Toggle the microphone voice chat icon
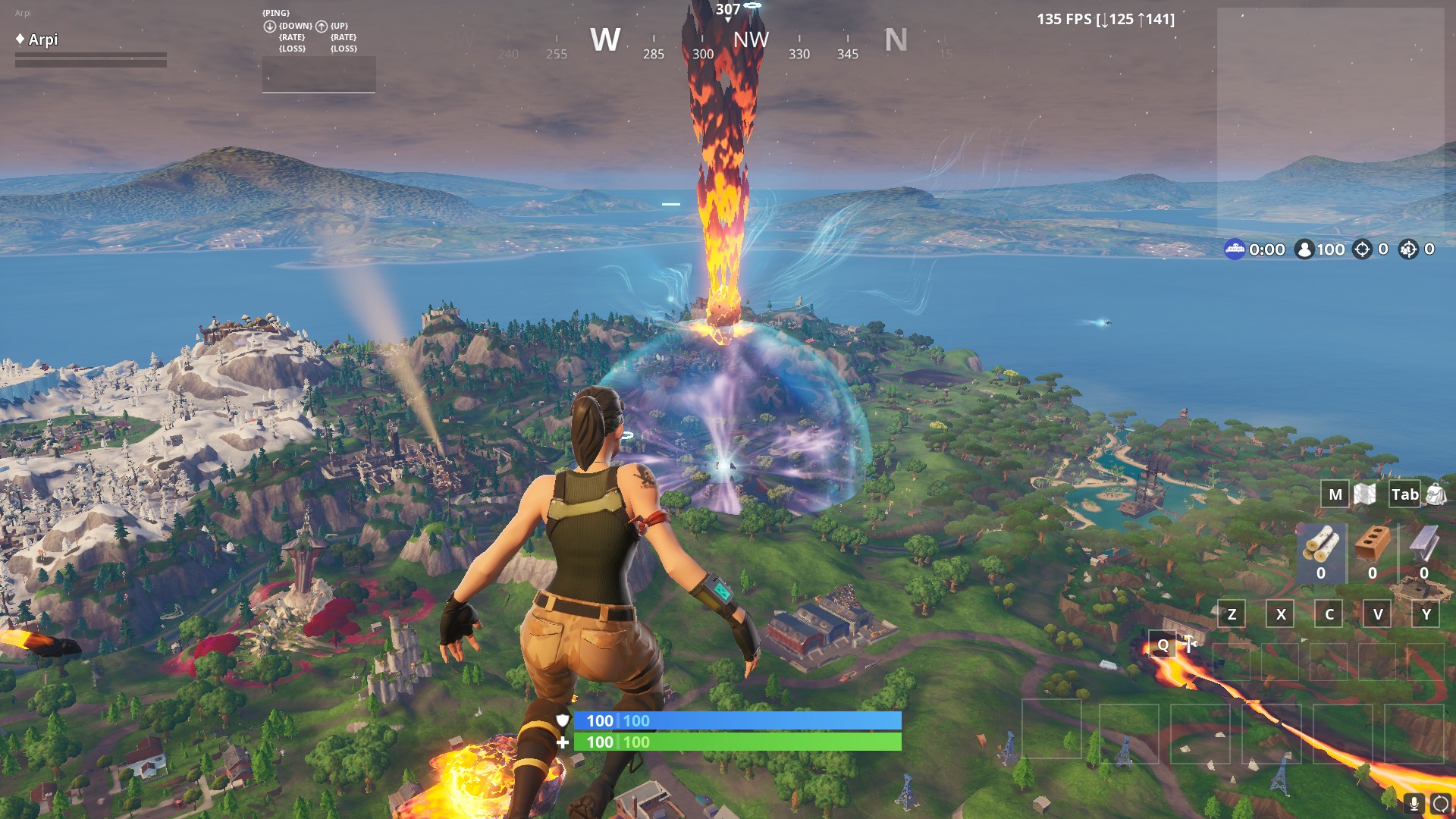1456x819 pixels. (1414, 804)
